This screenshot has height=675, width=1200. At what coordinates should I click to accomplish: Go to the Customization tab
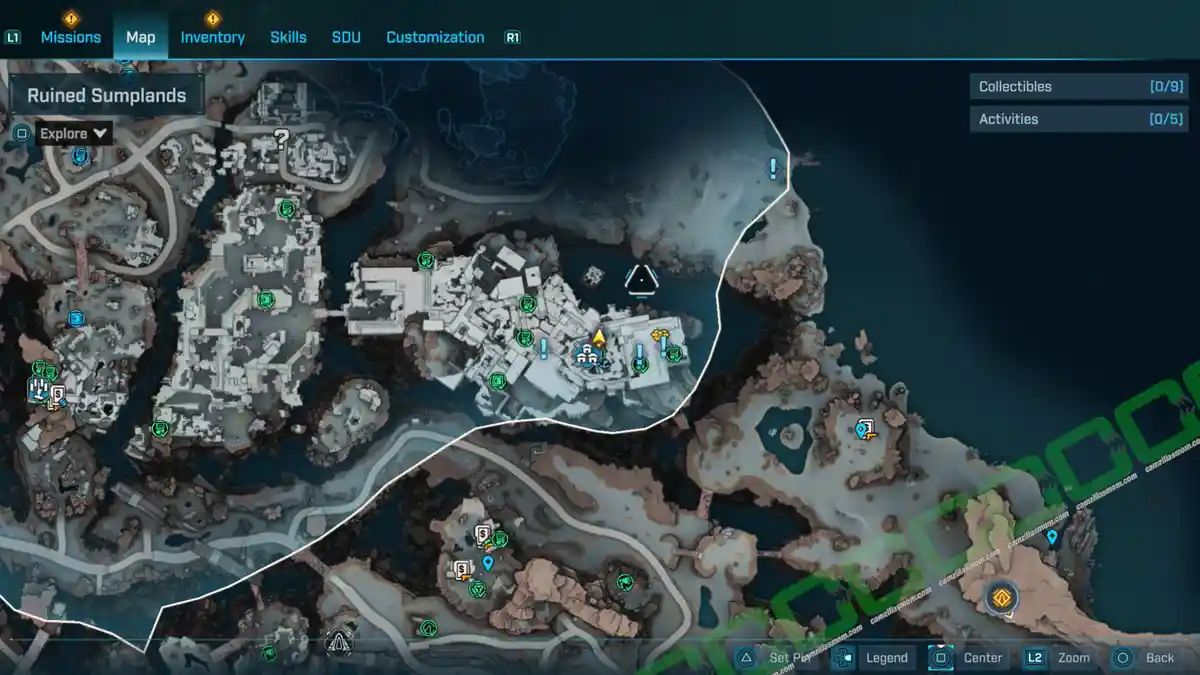[435, 37]
